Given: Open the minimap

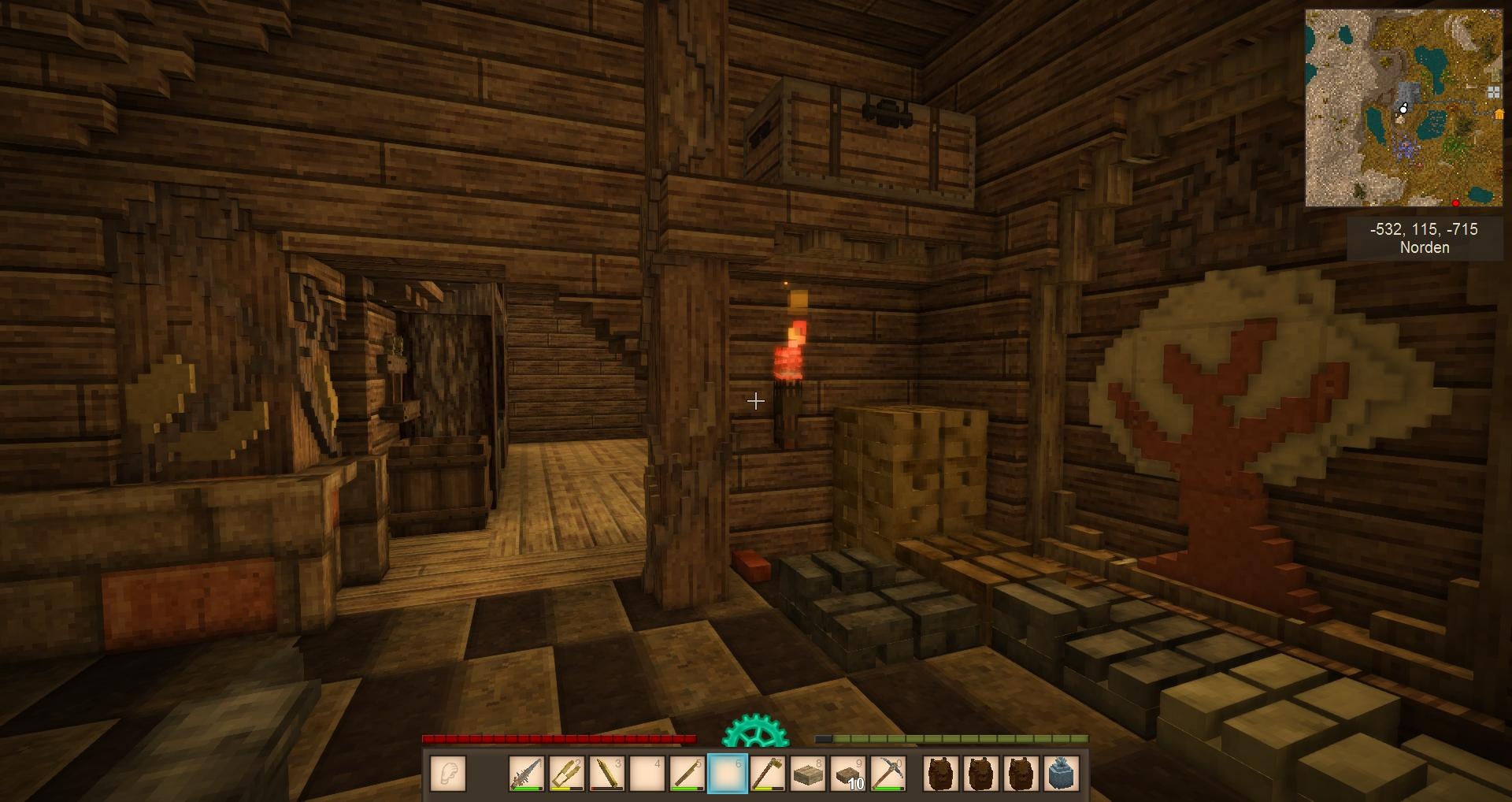Looking at the screenshot, I should tap(1403, 108).
